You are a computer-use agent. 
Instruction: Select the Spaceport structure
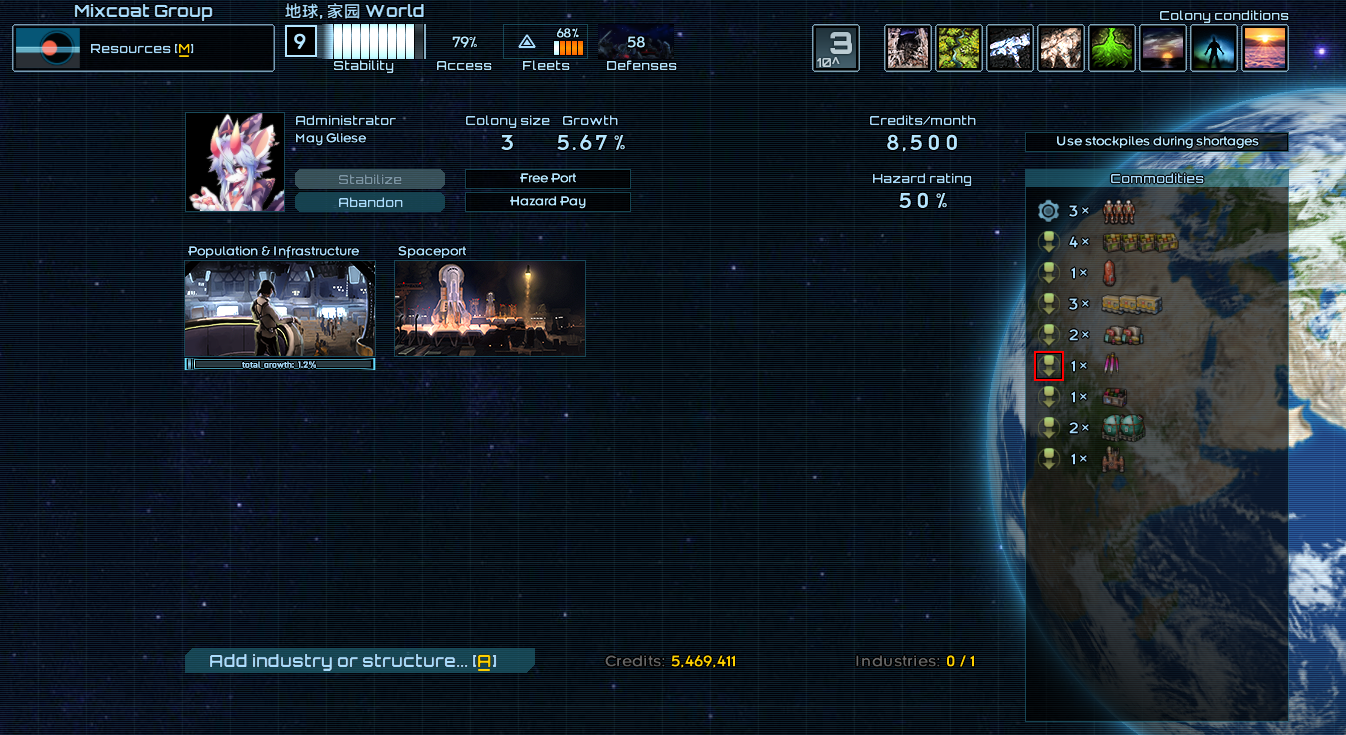tap(490, 309)
